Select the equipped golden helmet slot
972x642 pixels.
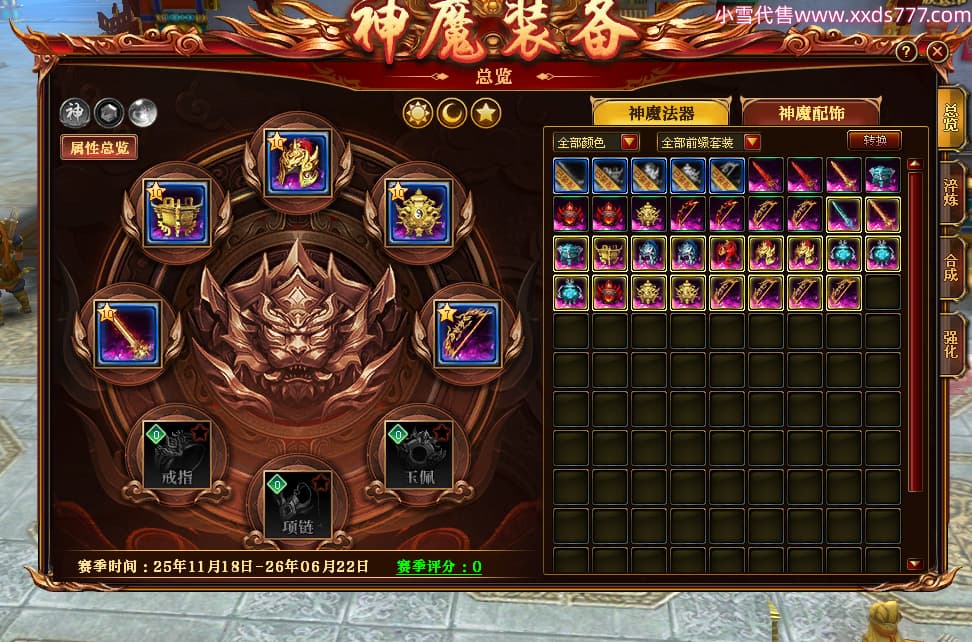(297, 163)
